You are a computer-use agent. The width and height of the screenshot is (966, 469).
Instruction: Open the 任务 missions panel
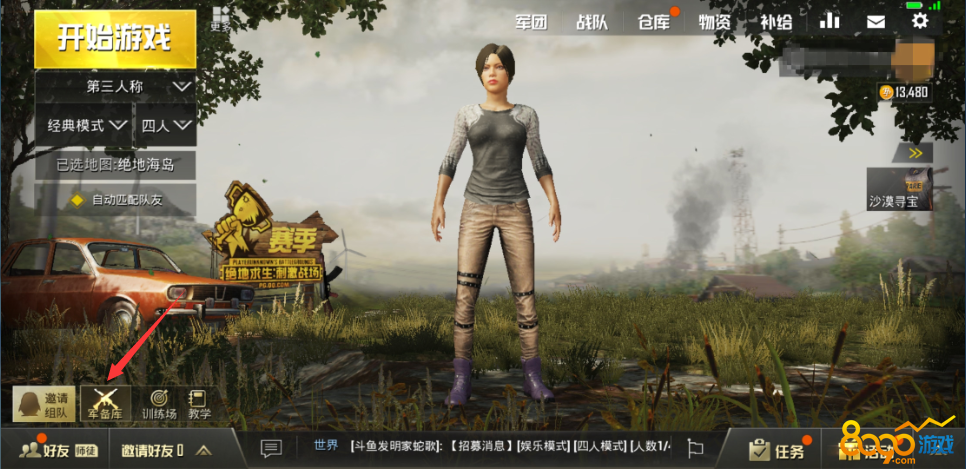tap(778, 450)
